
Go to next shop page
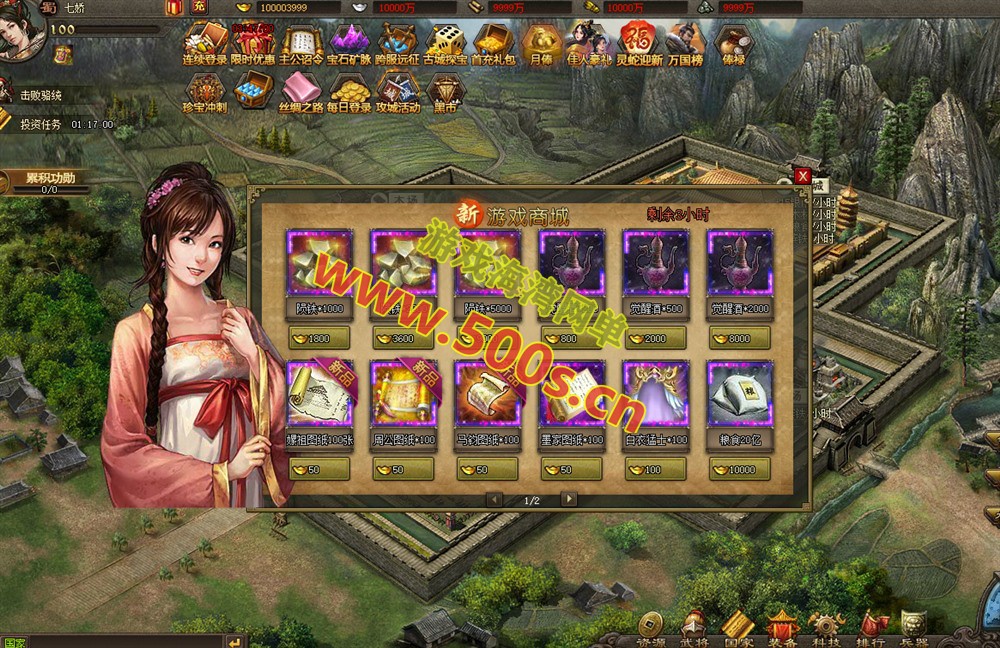[x=569, y=499]
